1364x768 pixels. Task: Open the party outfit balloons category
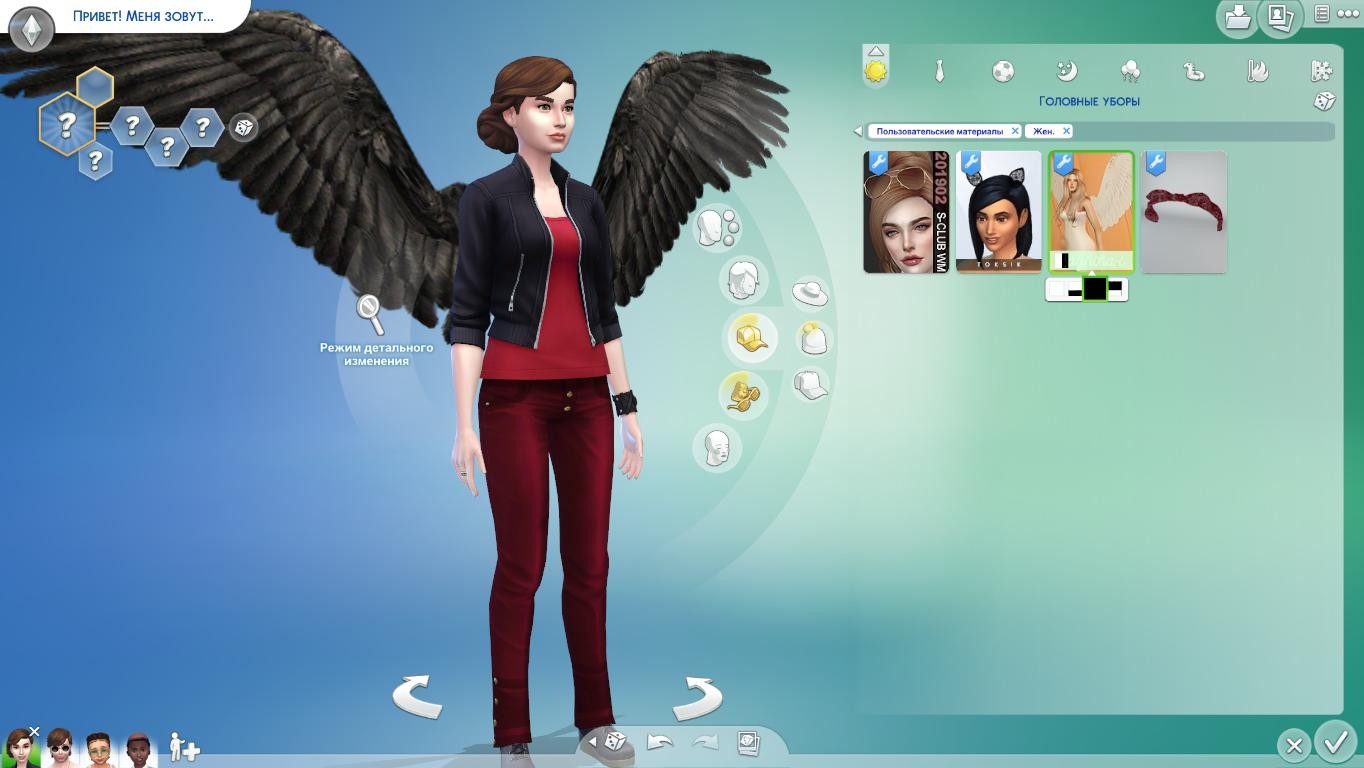click(x=1131, y=71)
